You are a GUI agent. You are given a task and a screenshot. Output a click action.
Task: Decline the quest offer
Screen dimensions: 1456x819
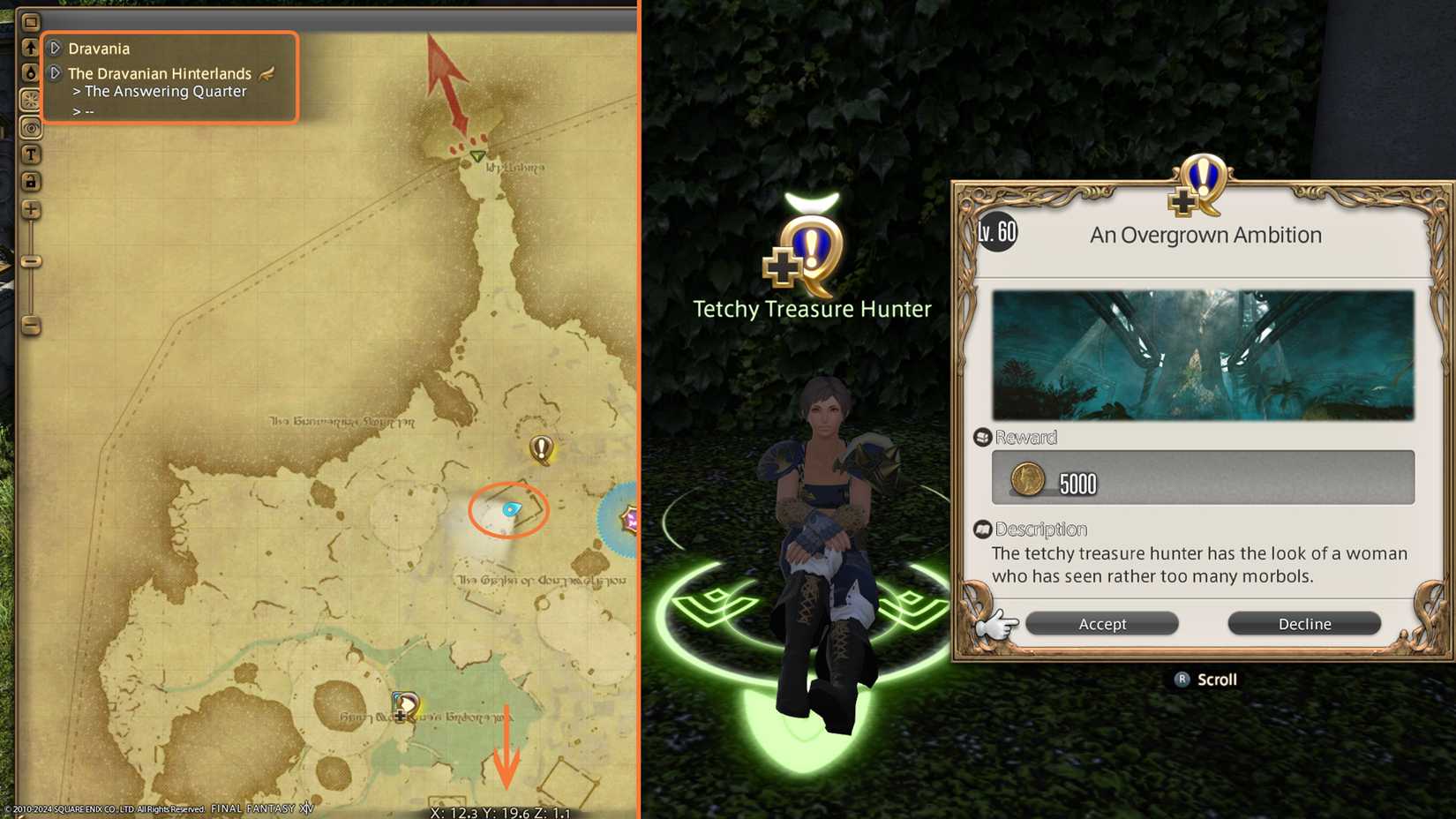pos(1304,623)
